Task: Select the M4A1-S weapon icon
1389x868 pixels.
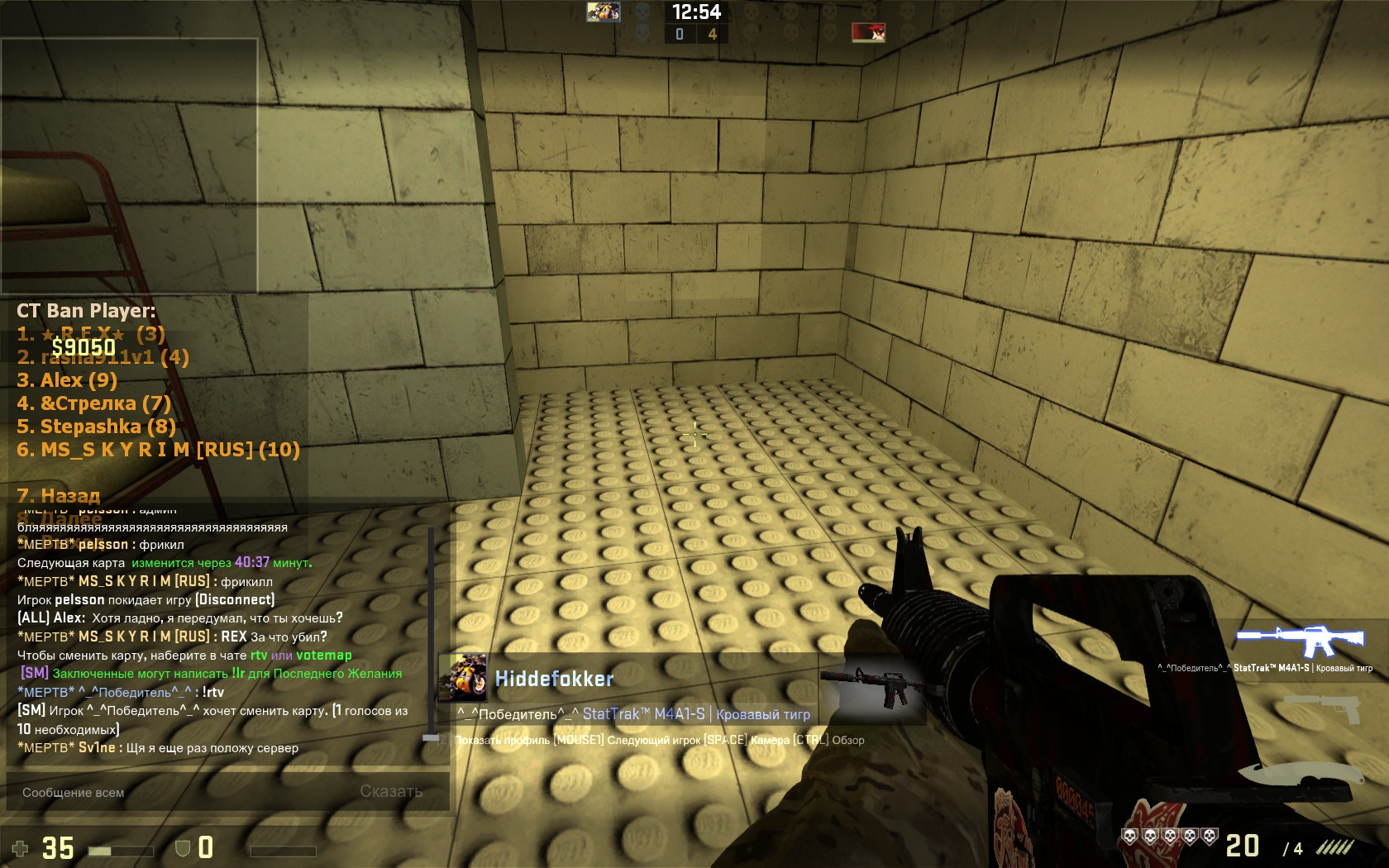Action: tap(1299, 641)
